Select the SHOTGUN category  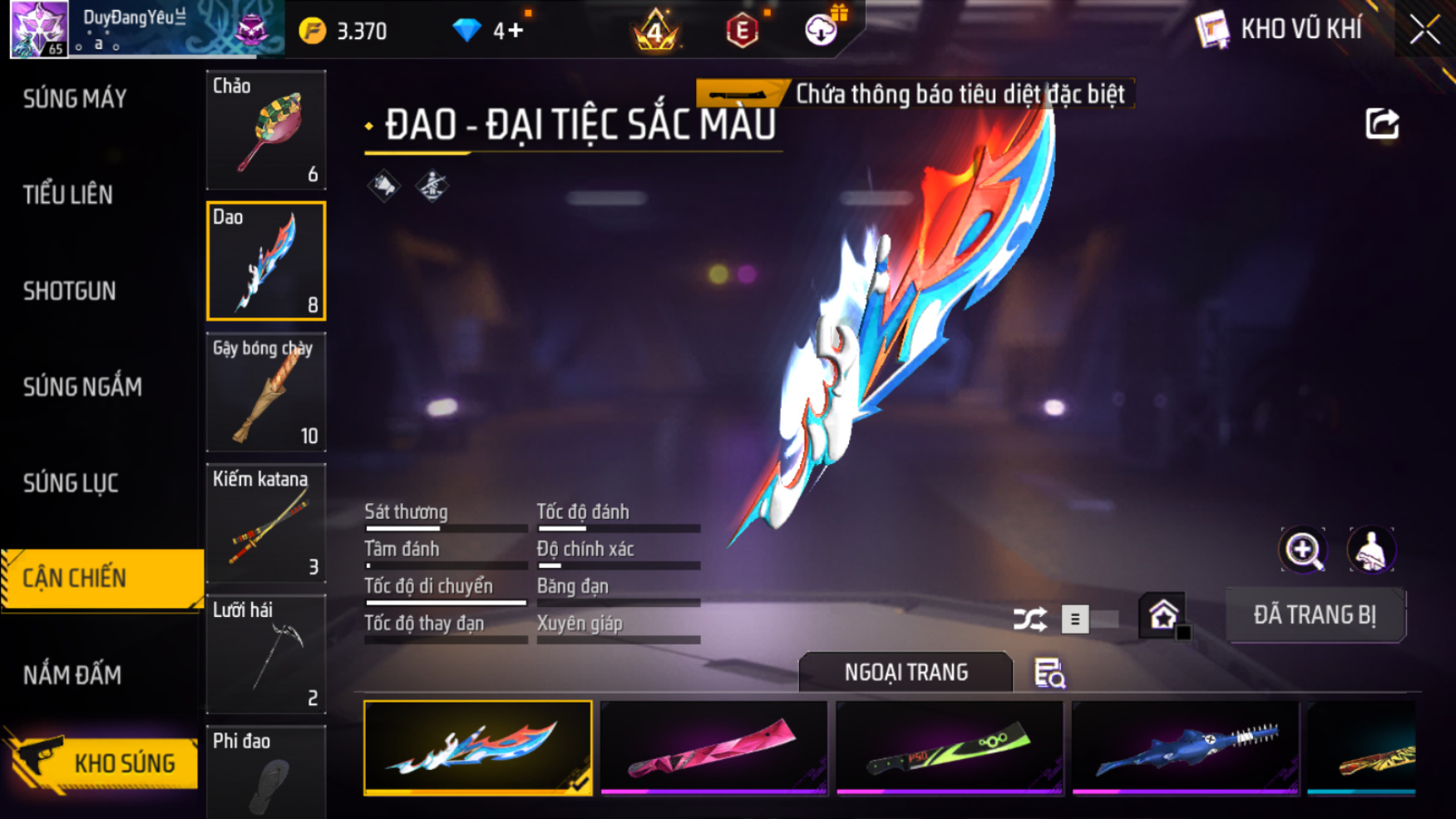click(70, 291)
